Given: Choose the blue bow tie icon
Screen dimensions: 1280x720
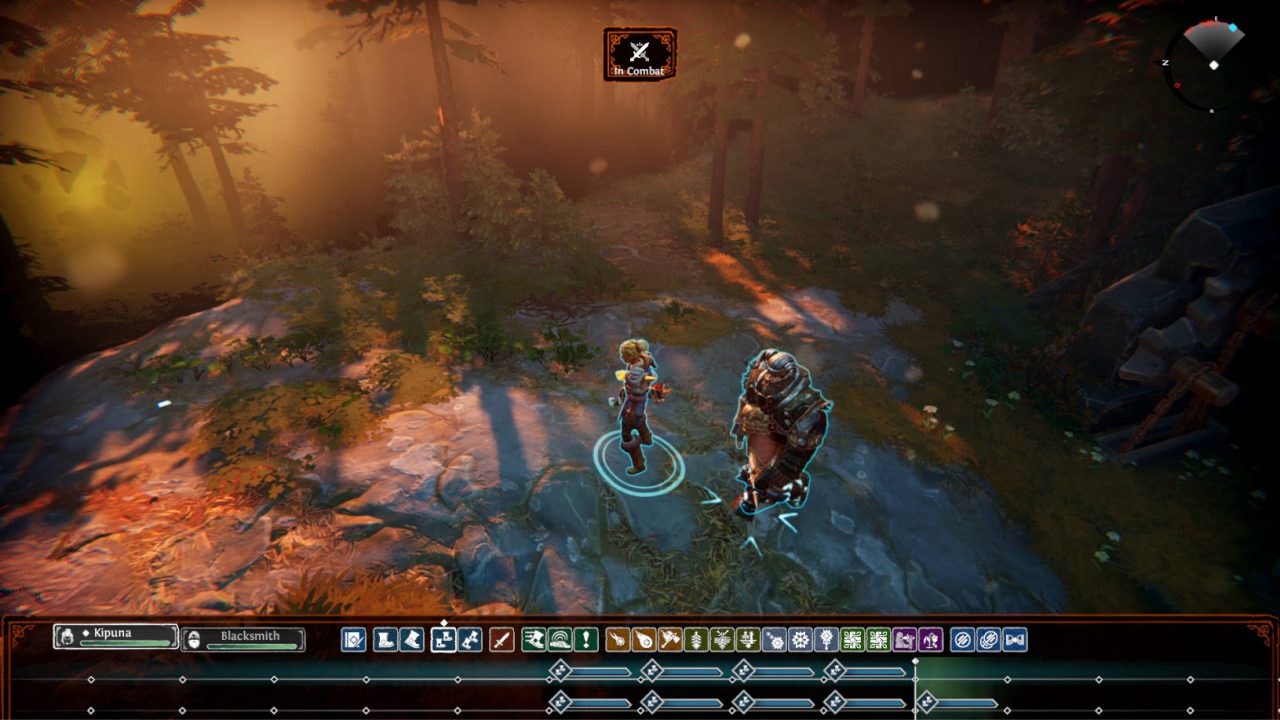Looking at the screenshot, I should pyautogui.click(x=1015, y=640).
